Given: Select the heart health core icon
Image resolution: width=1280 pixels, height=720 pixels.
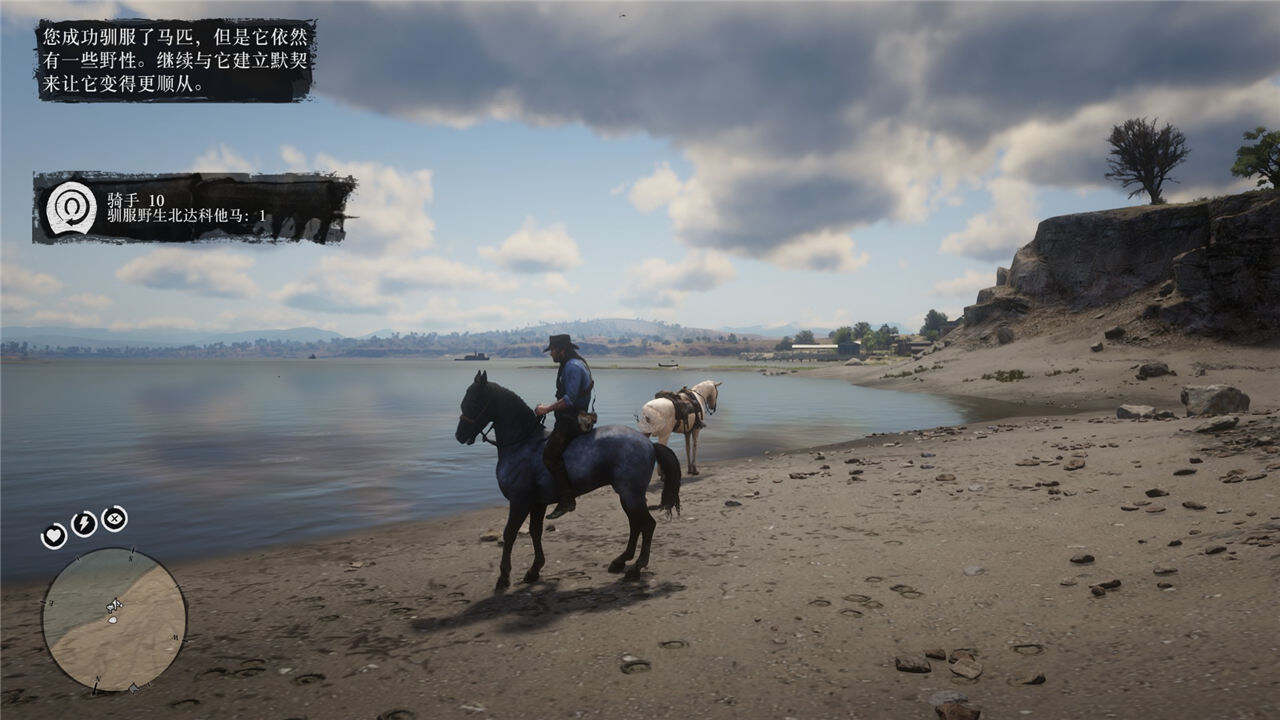Looking at the screenshot, I should [x=54, y=536].
